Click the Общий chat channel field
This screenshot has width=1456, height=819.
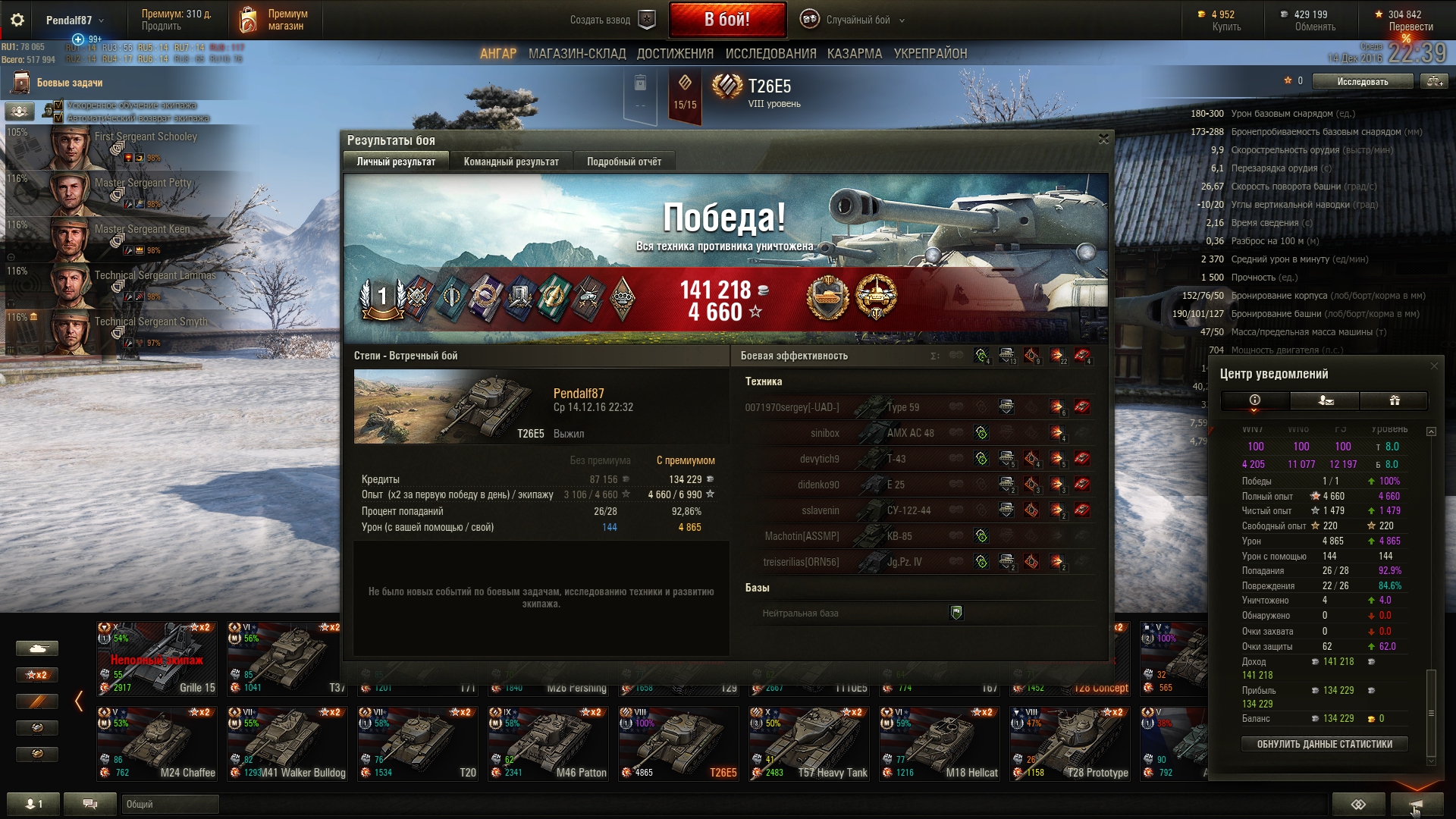pyautogui.click(x=170, y=804)
